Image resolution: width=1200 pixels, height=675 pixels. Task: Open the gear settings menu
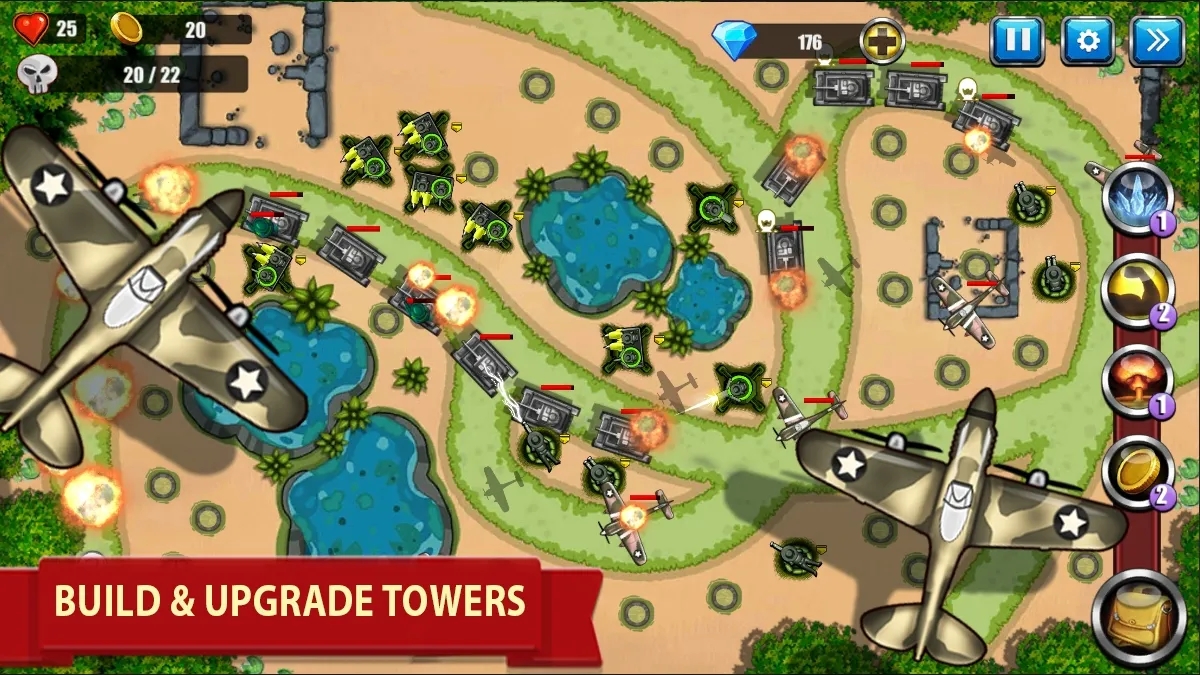1087,41
